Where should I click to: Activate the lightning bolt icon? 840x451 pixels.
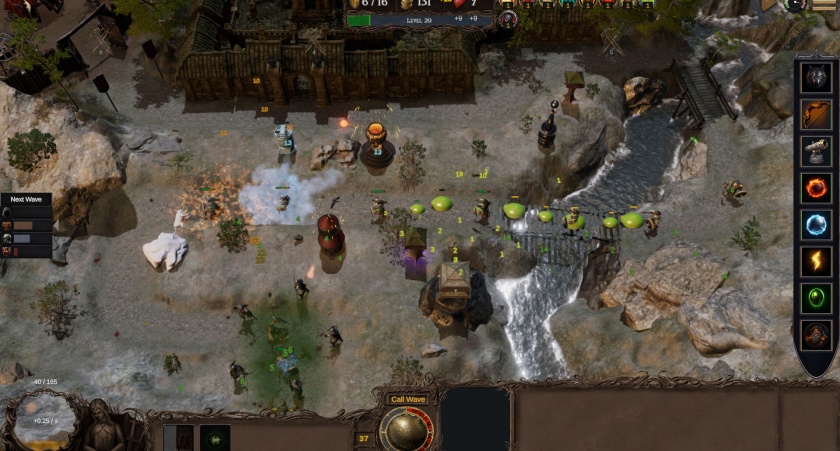[x=816, y=261]
